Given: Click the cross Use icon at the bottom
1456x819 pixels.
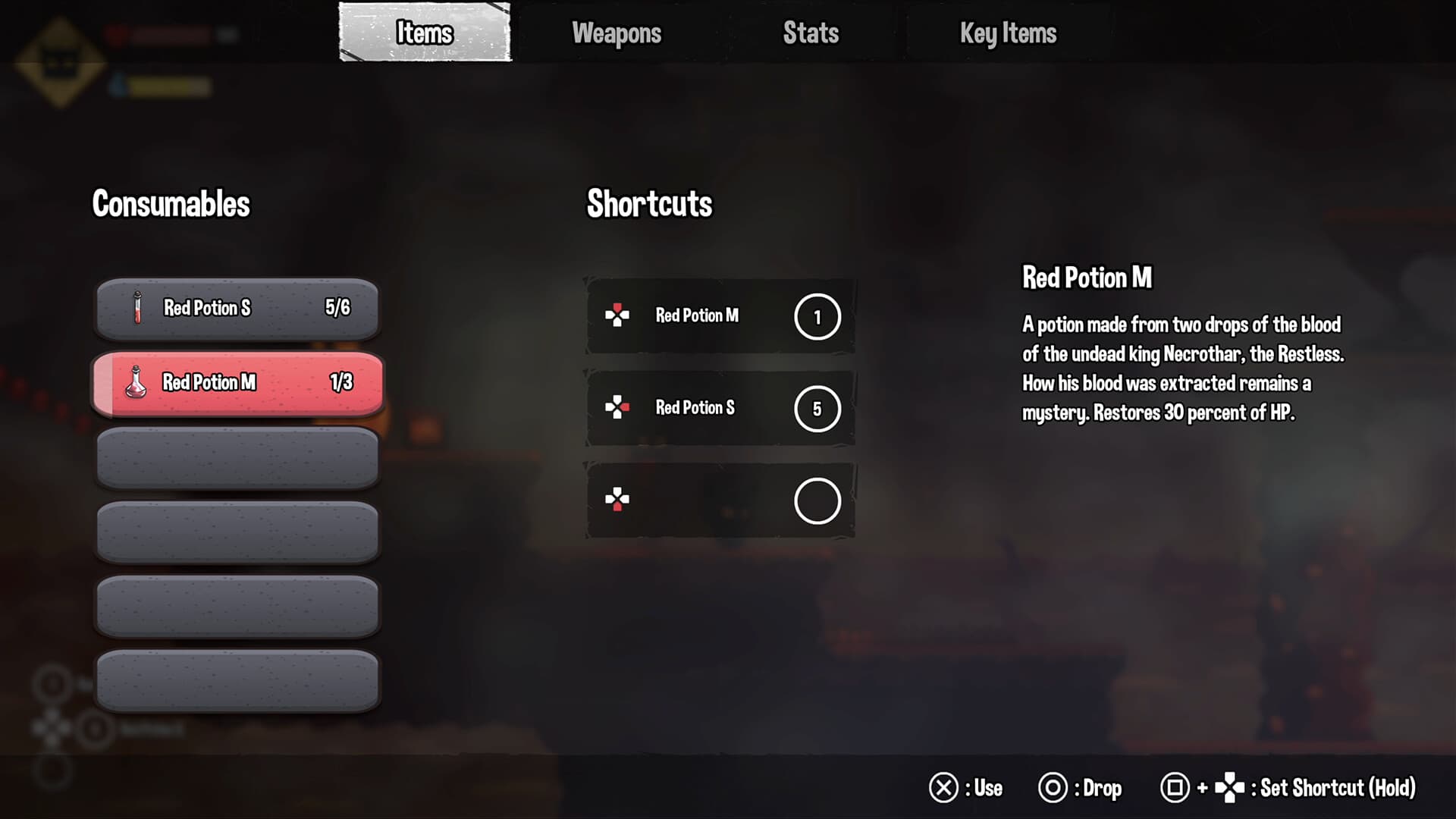Looking at the screenshot, I should [x=945, y=788].
